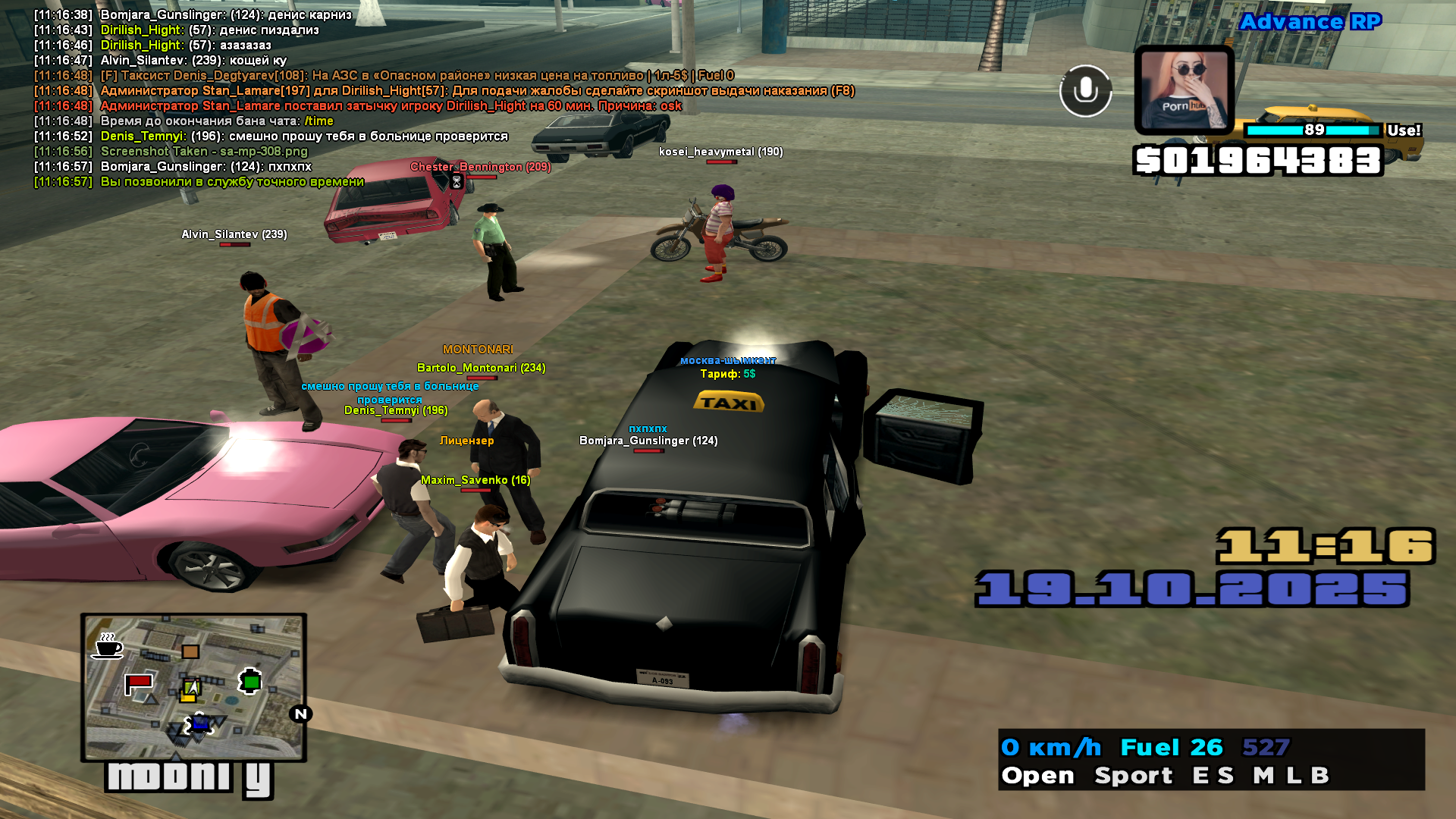Click the brown square marker on minimap
Viewport: 1456px width, 819px height.
[190, 651]
